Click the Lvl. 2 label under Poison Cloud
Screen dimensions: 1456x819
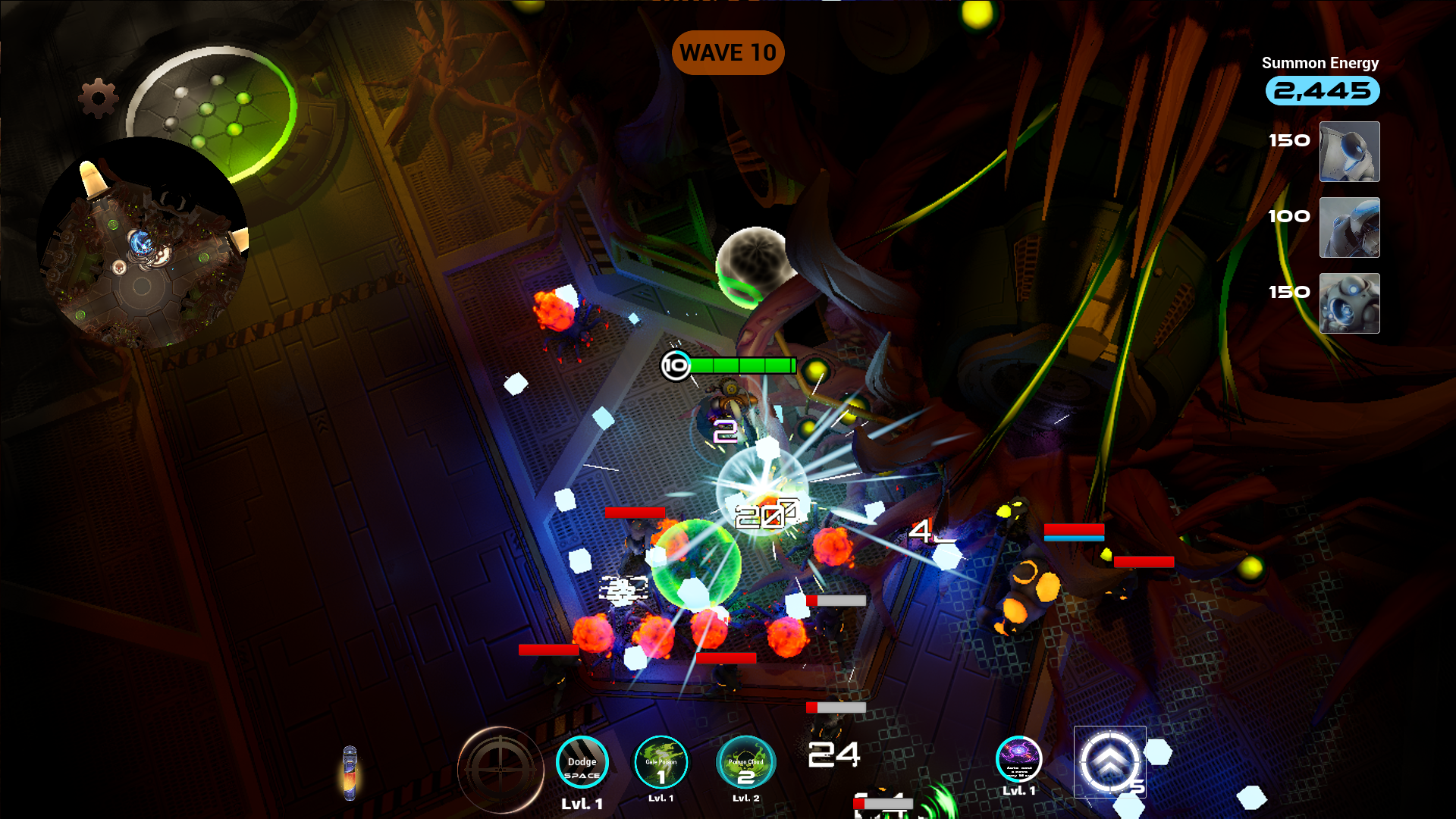pyautogui.click(x=744, y=798)
